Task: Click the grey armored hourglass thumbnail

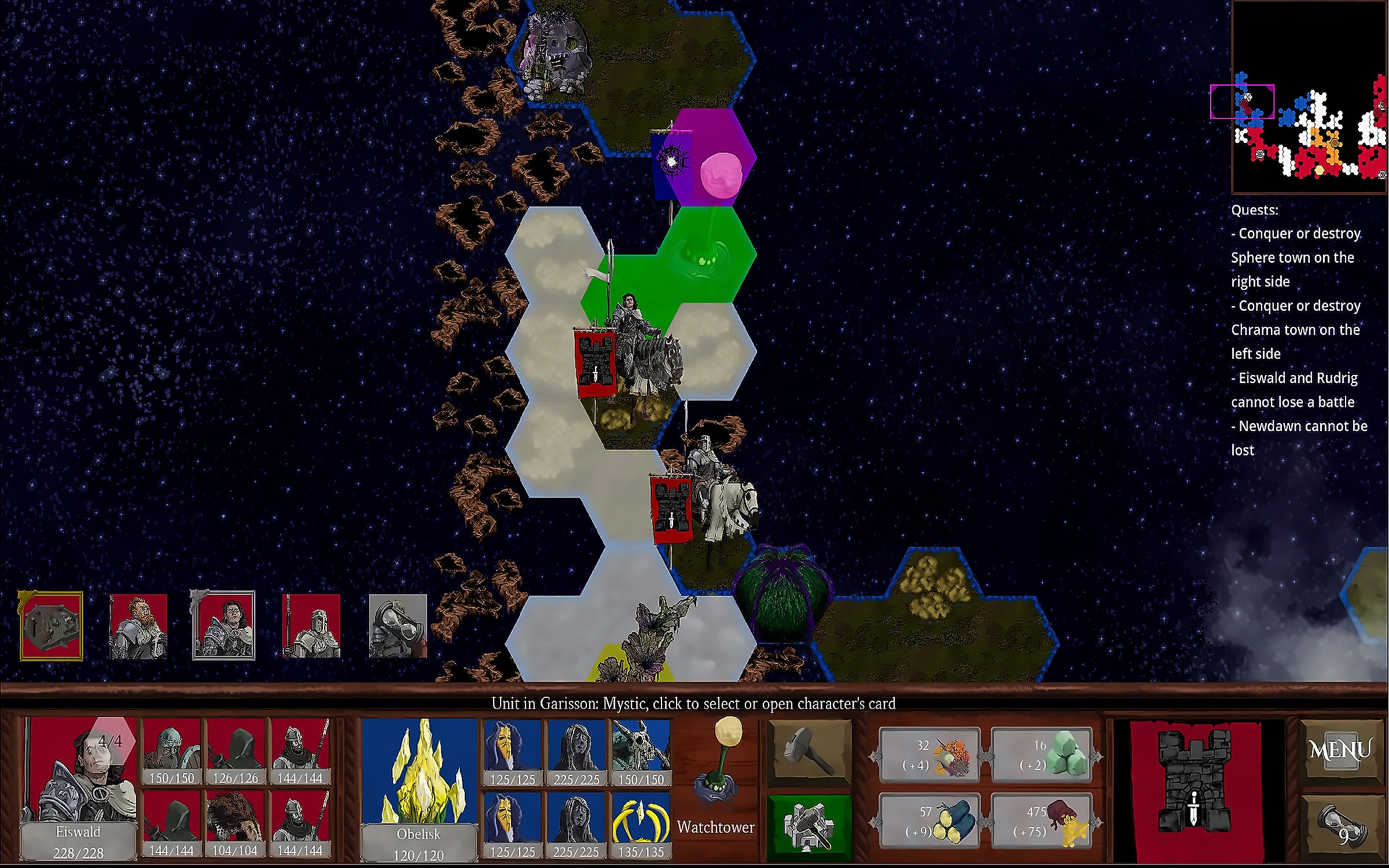Action: pyautogui.click(x=398, y=626)
